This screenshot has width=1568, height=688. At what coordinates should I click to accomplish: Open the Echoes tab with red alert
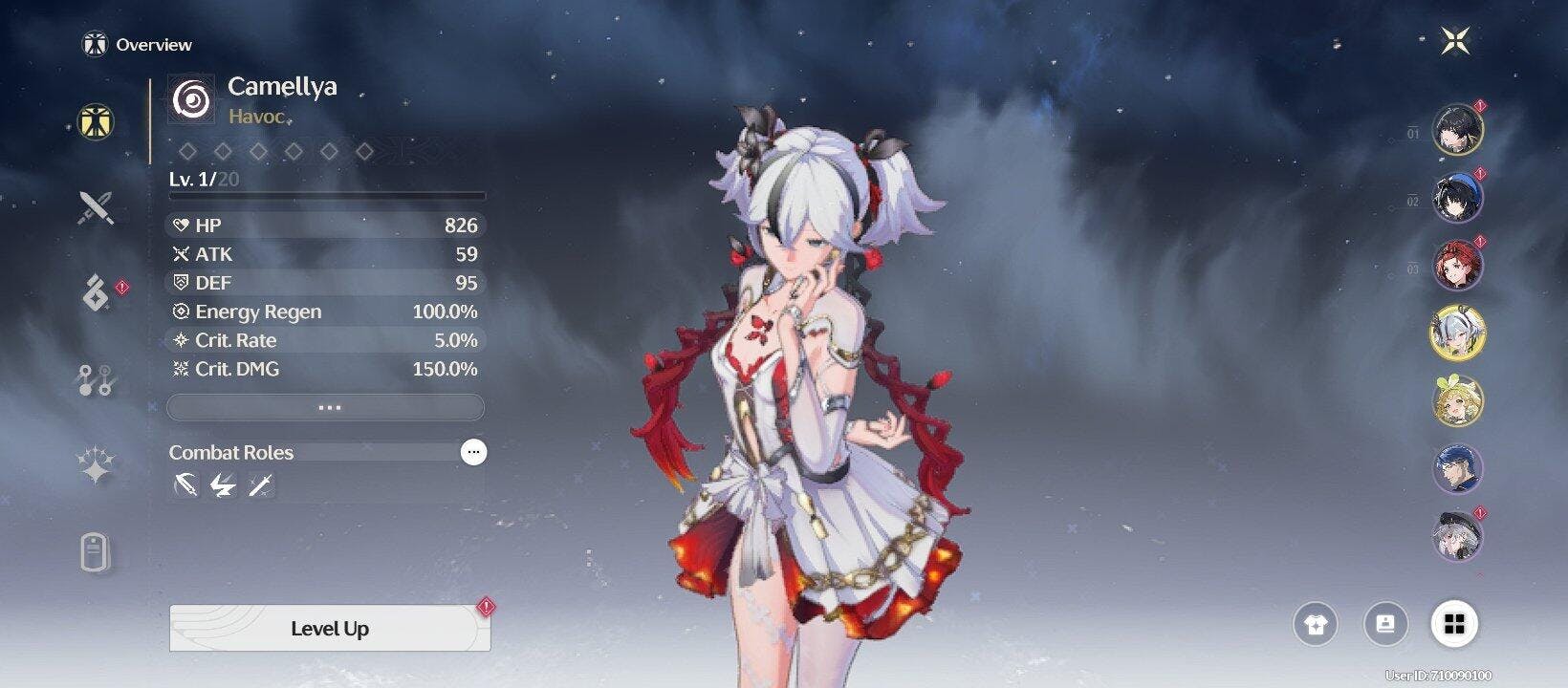[x=96, y=293]
